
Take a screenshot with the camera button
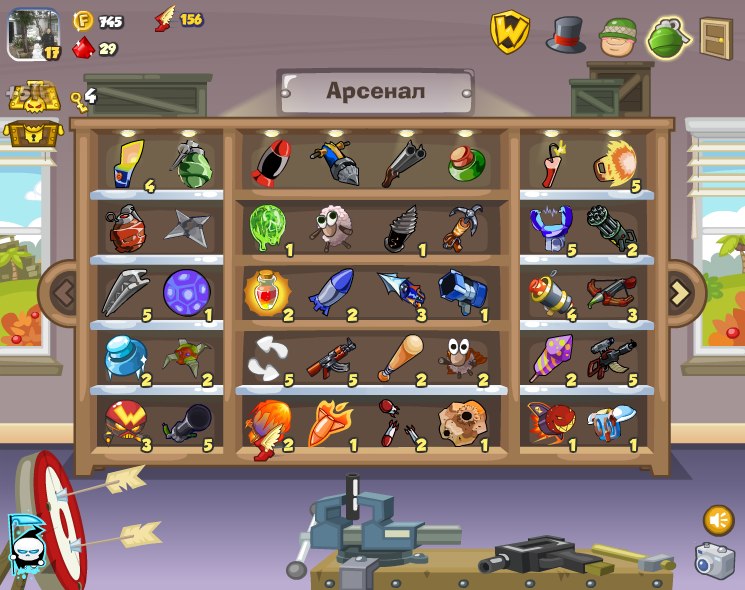tap(714, 560)
